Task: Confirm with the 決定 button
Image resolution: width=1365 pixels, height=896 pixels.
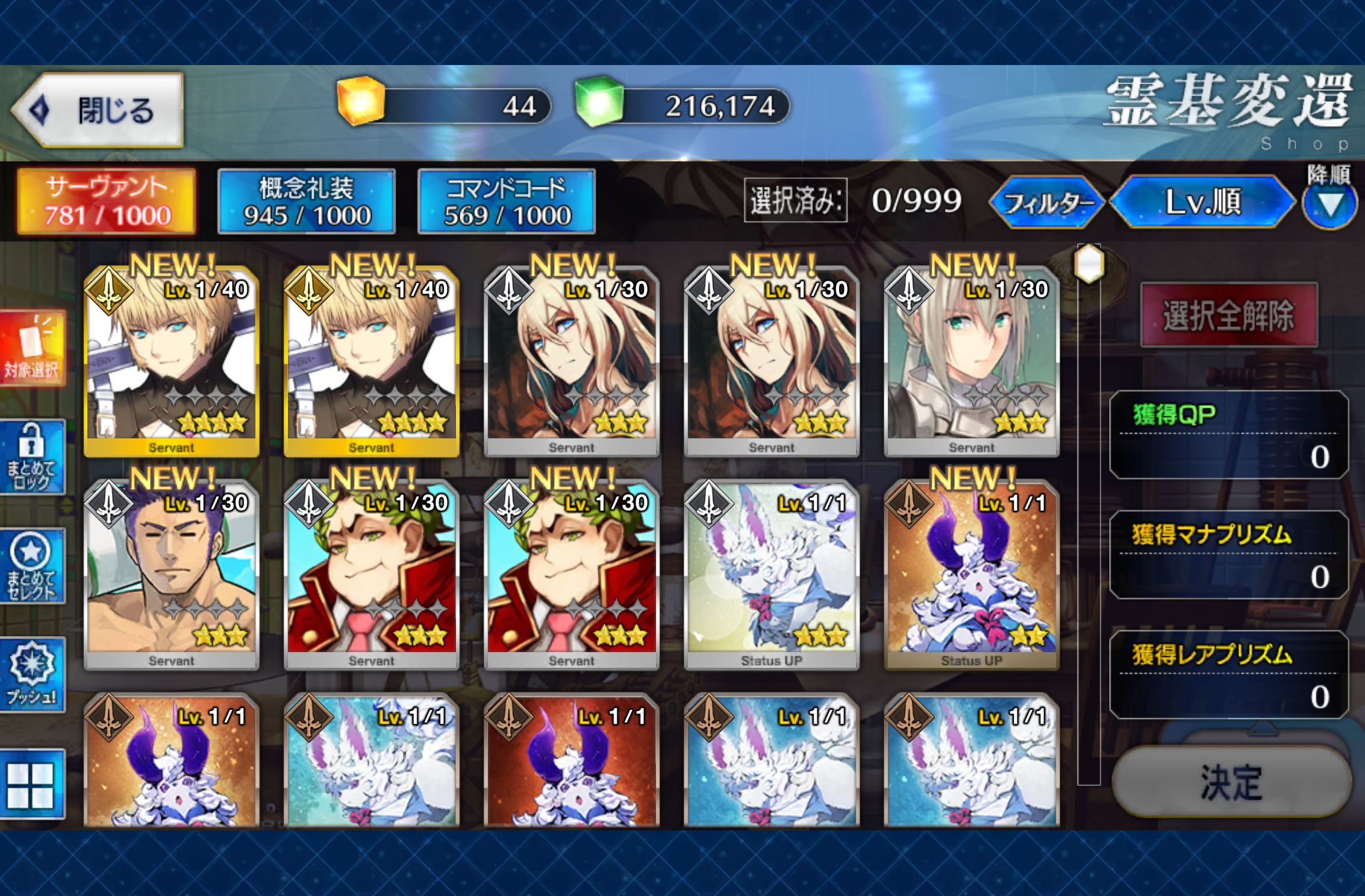Action: click(x=1231, y=782)
